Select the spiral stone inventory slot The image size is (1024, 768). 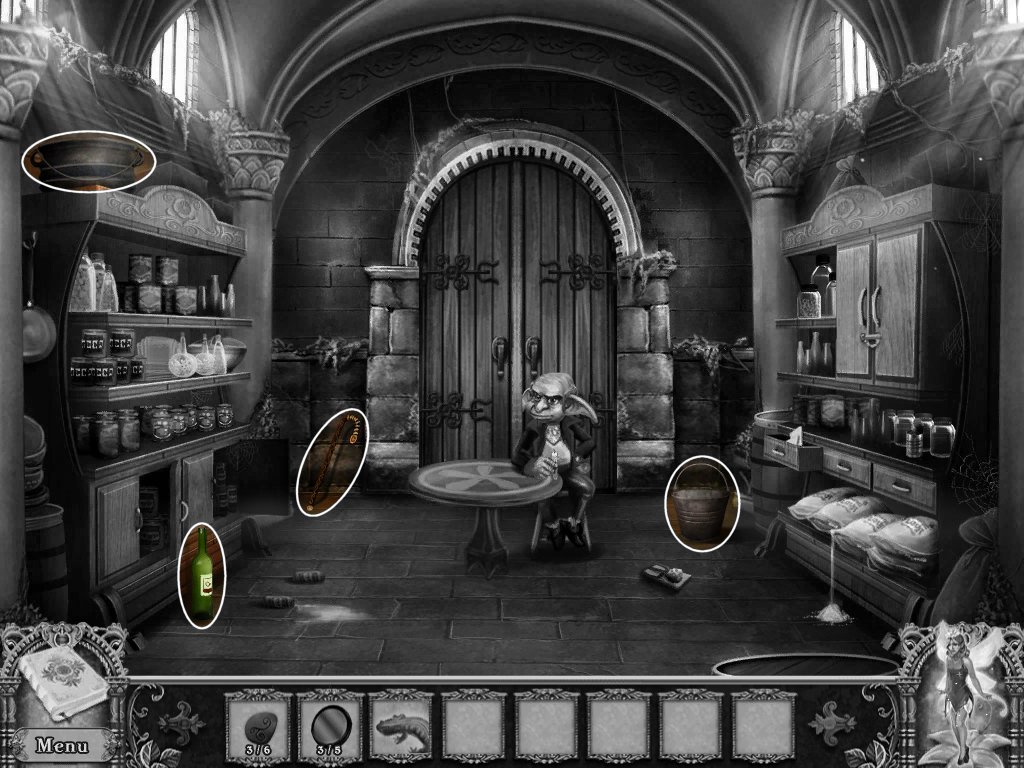pos(257,722)
